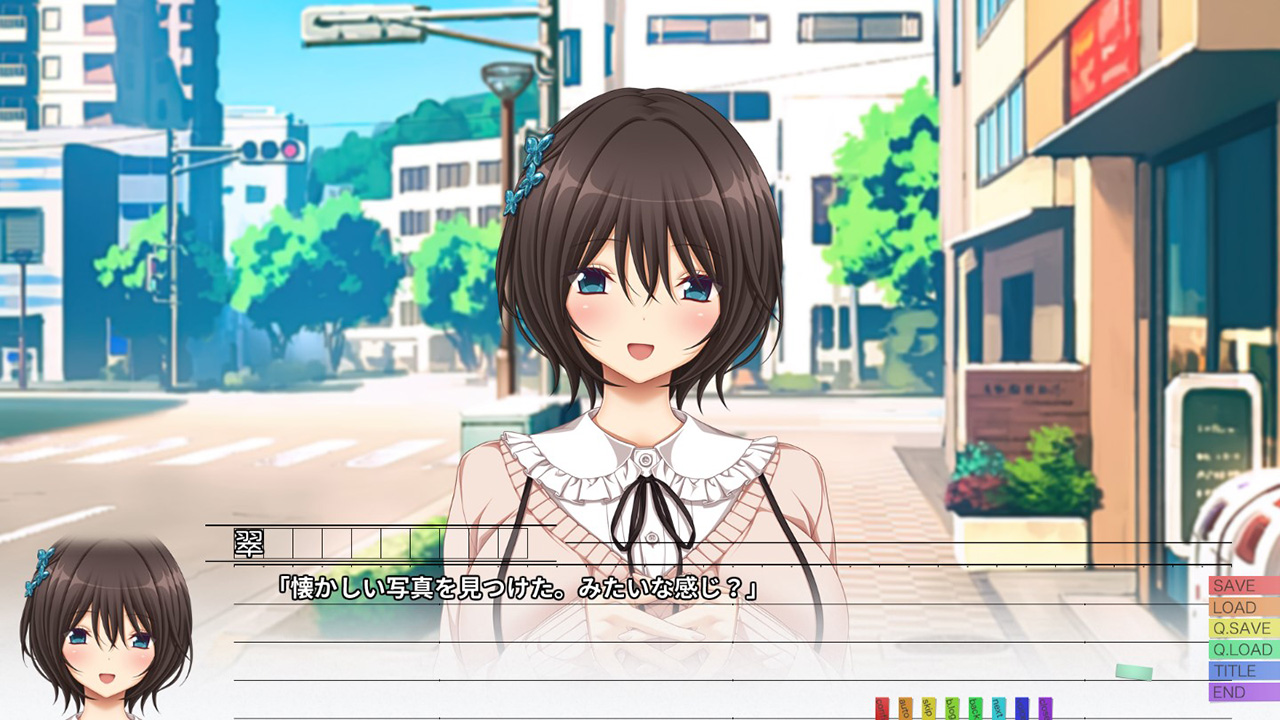This screenshot has height=720, width=1280.
Task: Select the green back tab
Action: tap(975, 709)
